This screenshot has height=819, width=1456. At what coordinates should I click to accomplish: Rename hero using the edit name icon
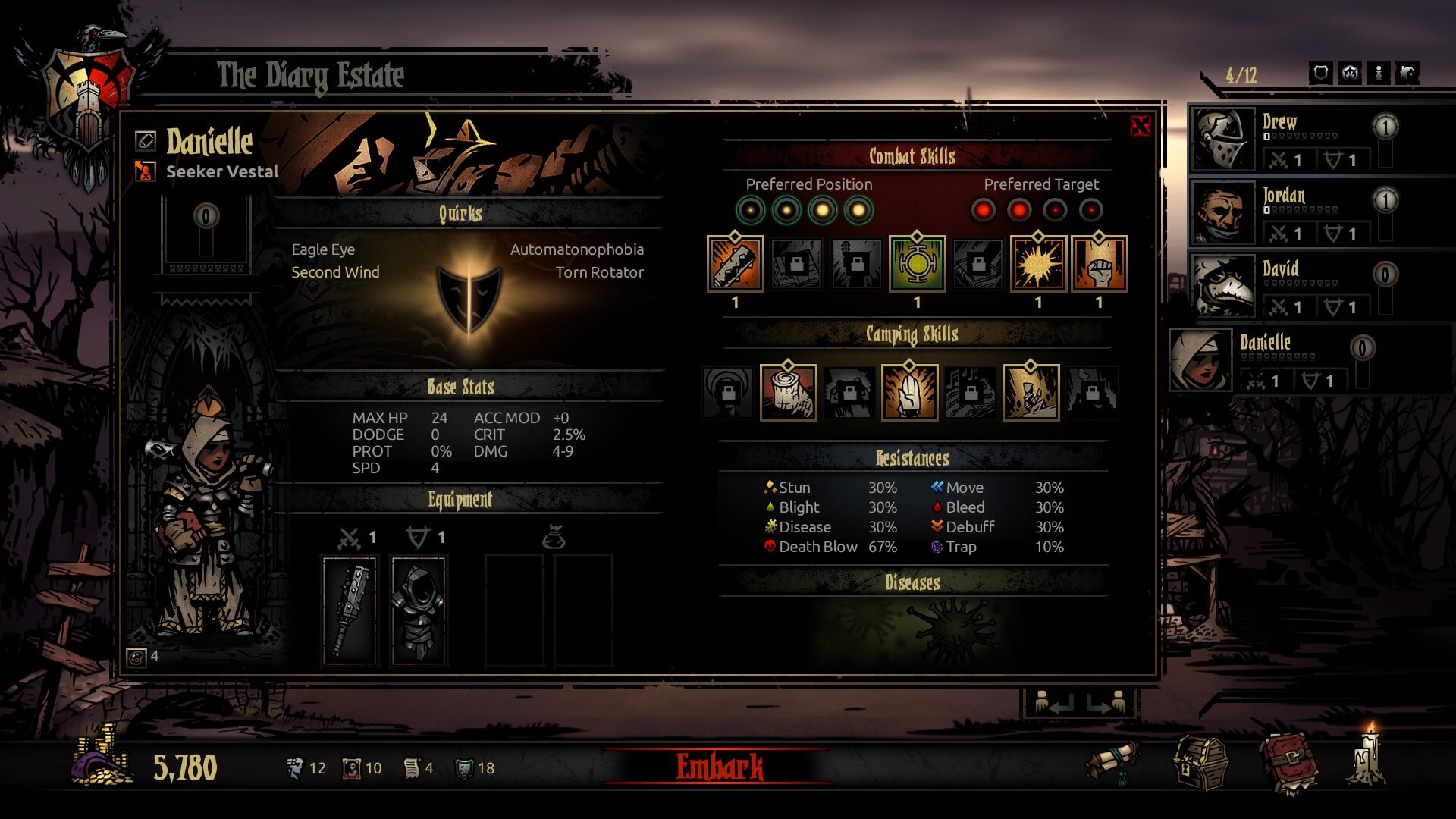(146, 140)
